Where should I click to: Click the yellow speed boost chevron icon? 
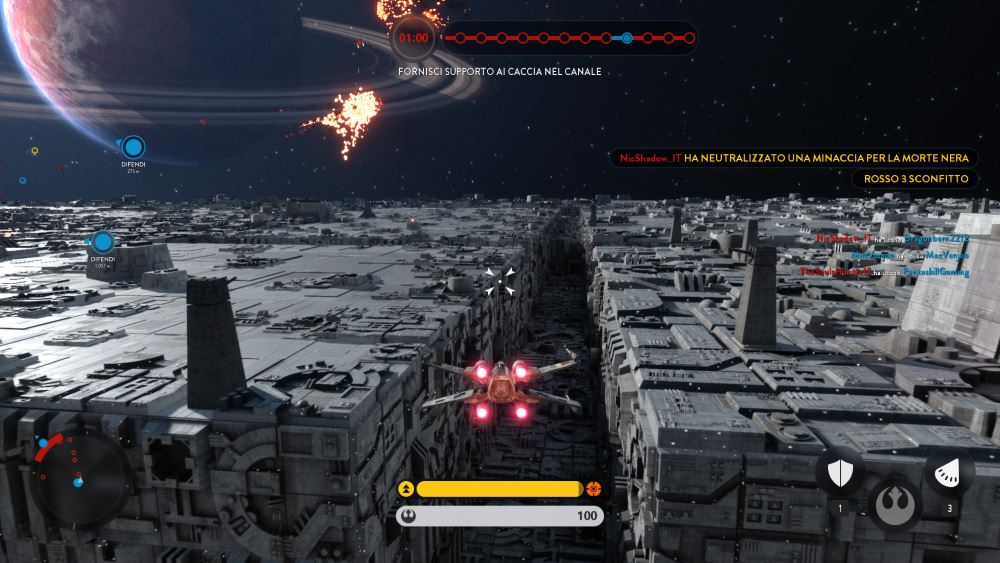pos(406,489)
